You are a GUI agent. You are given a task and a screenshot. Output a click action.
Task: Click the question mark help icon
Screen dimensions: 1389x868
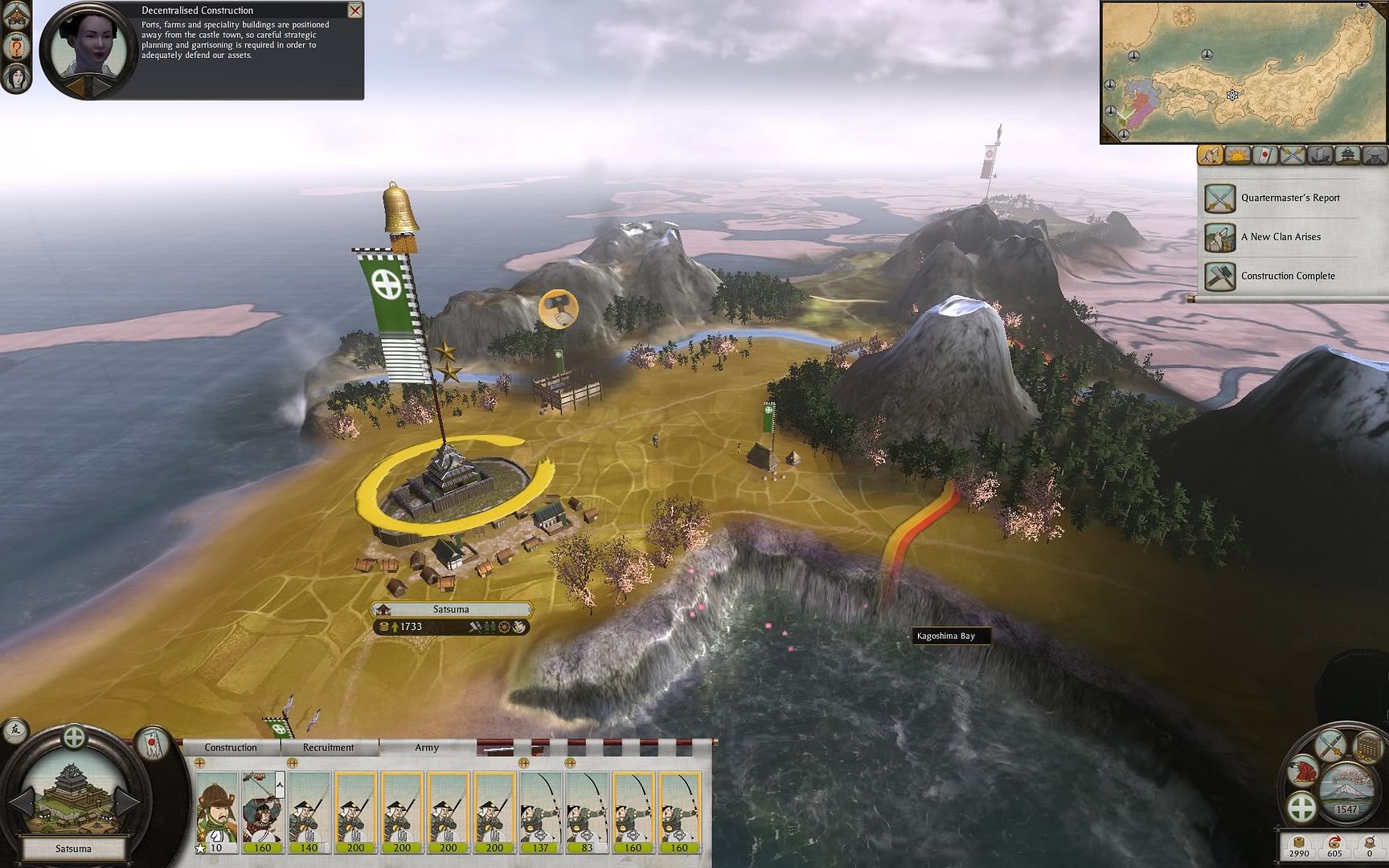tap(15, 47)
